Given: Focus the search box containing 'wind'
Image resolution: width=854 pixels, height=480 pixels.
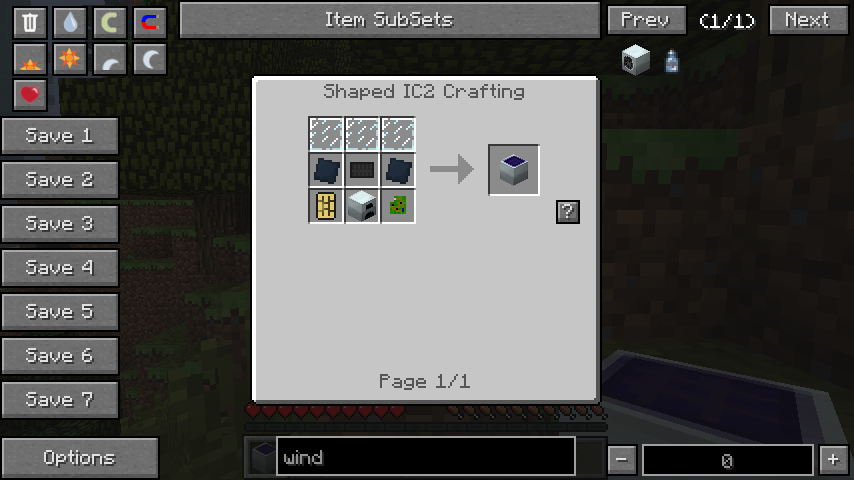Looking at the screenshot, I should tap(425, 458).
